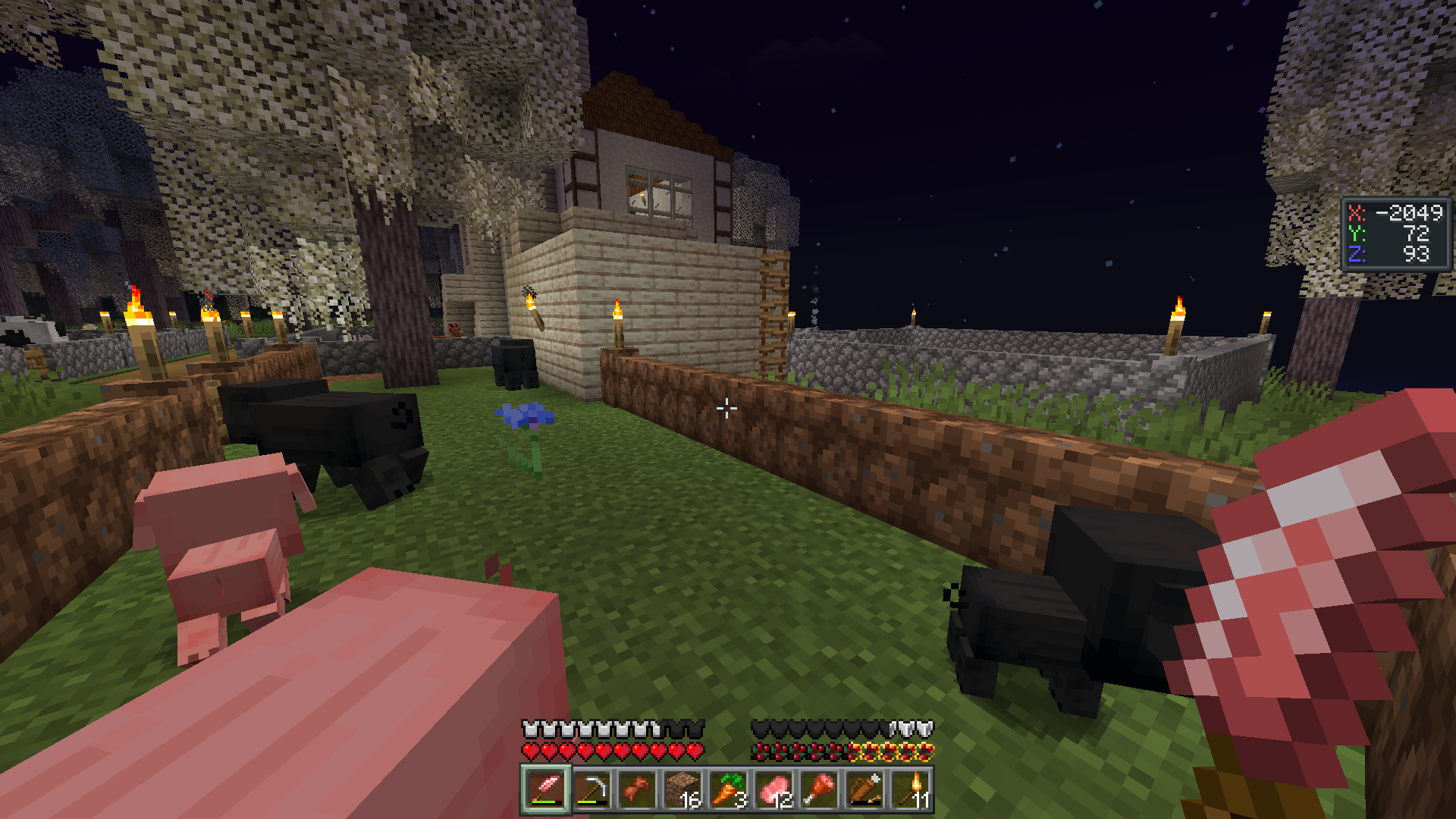Switch to the torch stack slot

(x=910, y=790)
